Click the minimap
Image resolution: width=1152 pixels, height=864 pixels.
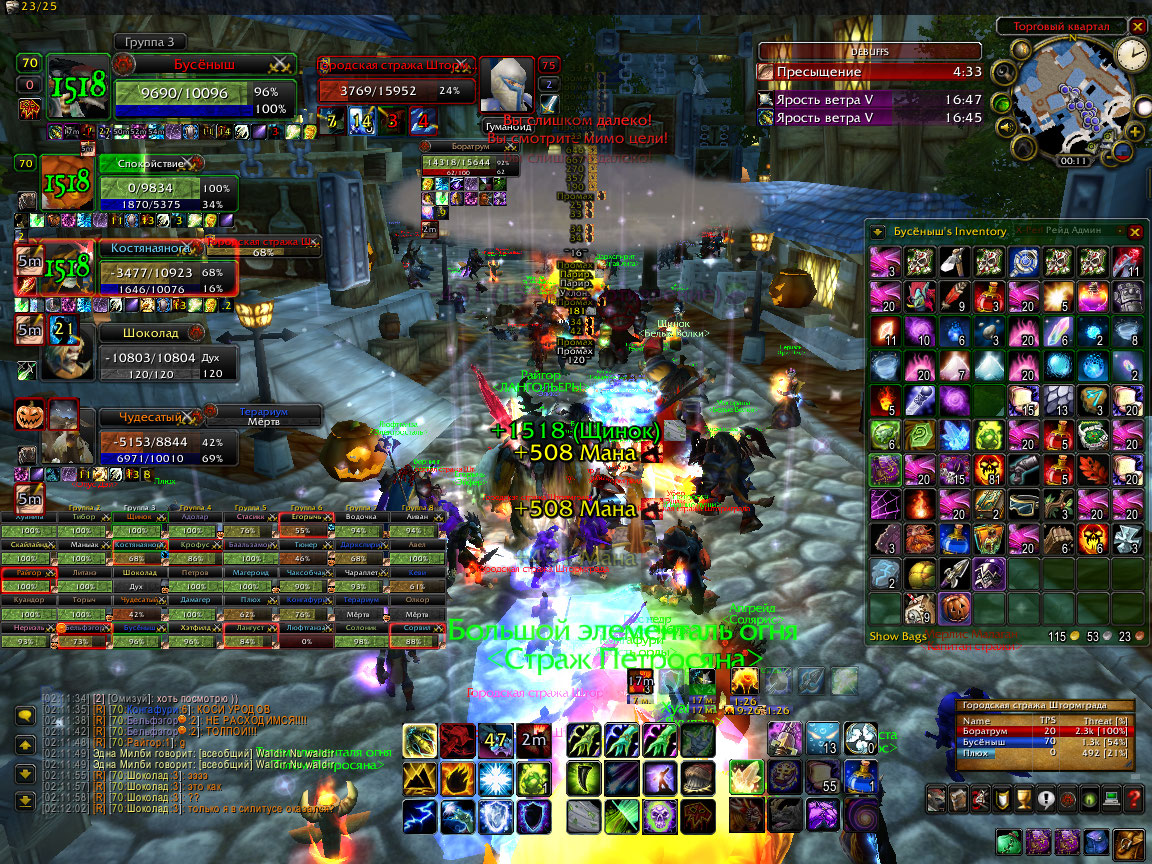[1068, 98]
